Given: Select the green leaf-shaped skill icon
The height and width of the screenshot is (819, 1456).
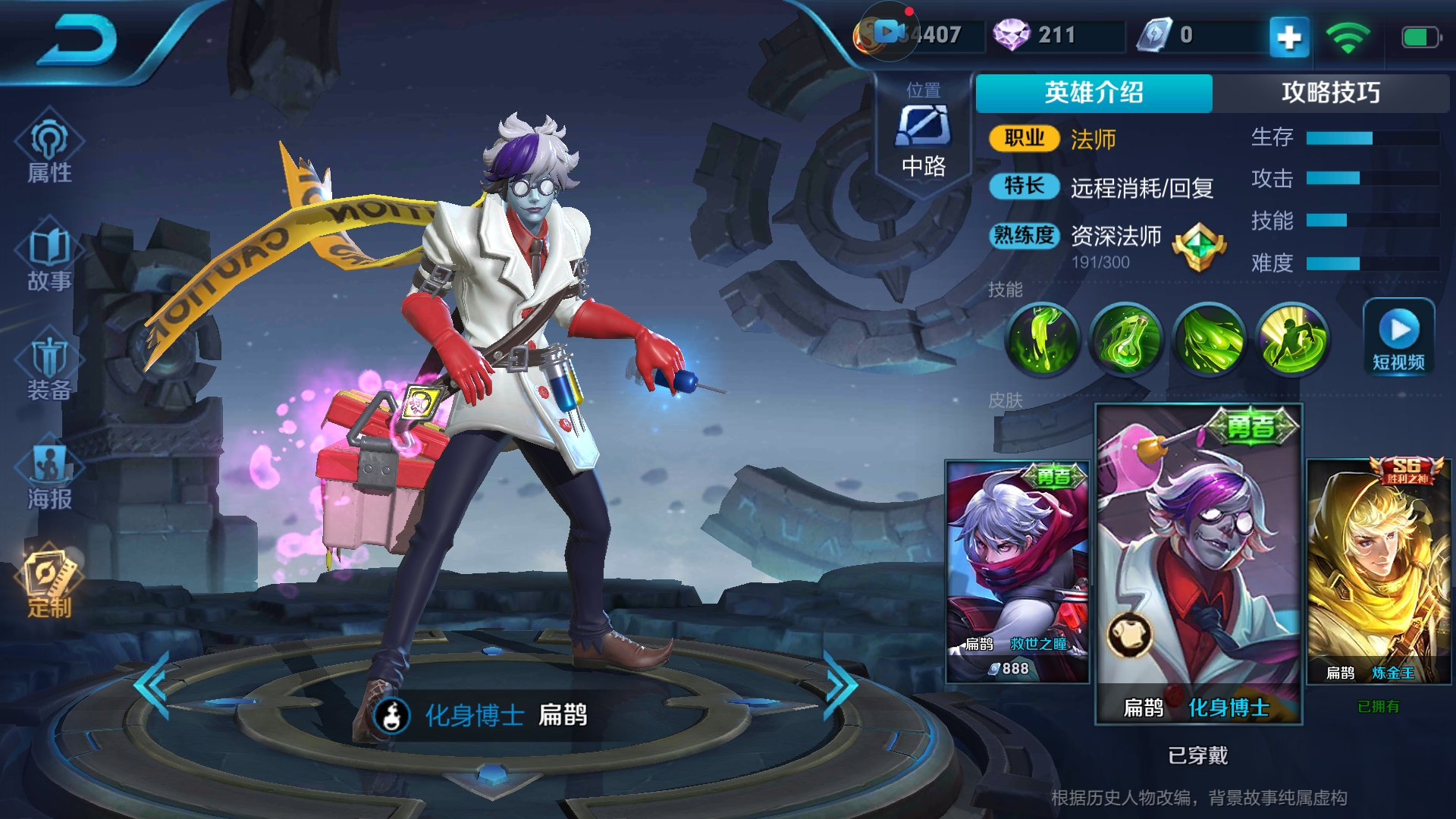Looking at the screenshot, I should [x=1210, y=339].
